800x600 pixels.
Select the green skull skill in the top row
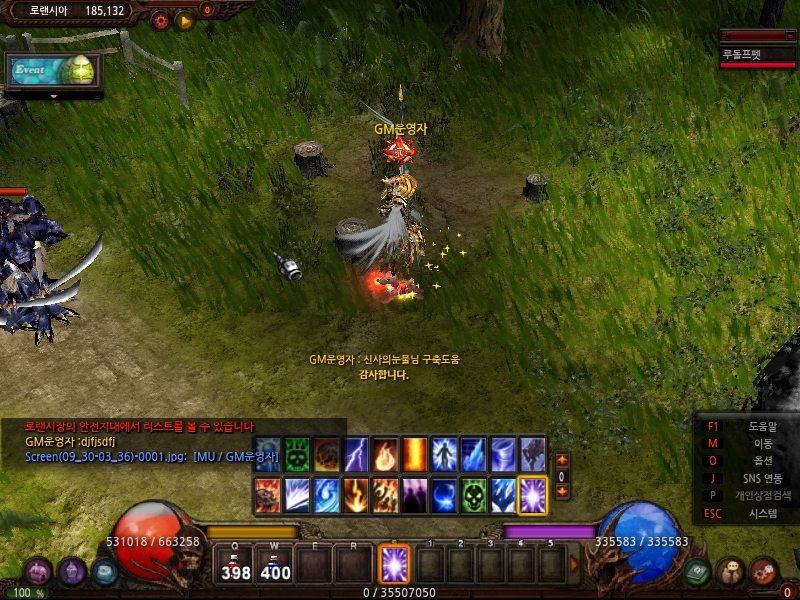tap(296, 455)
